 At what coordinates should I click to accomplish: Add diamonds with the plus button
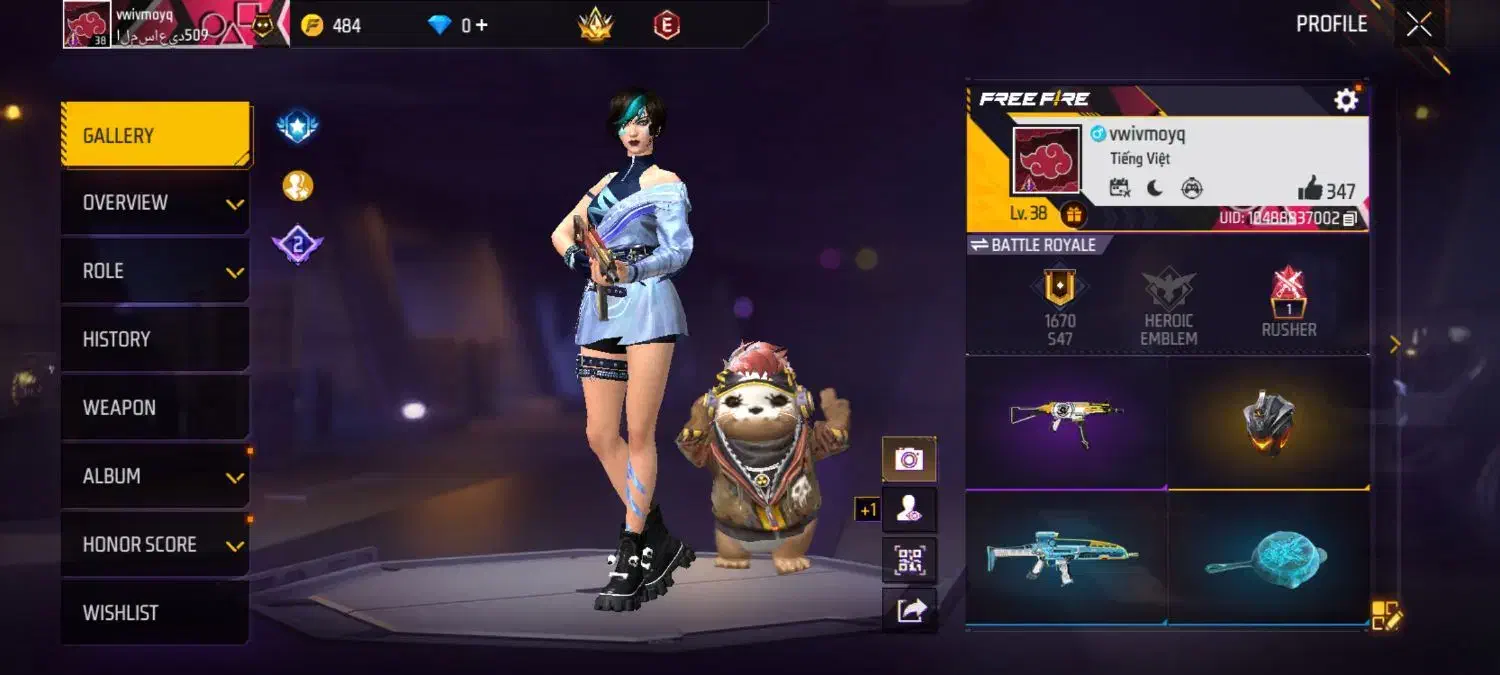(x=482, y=25)
